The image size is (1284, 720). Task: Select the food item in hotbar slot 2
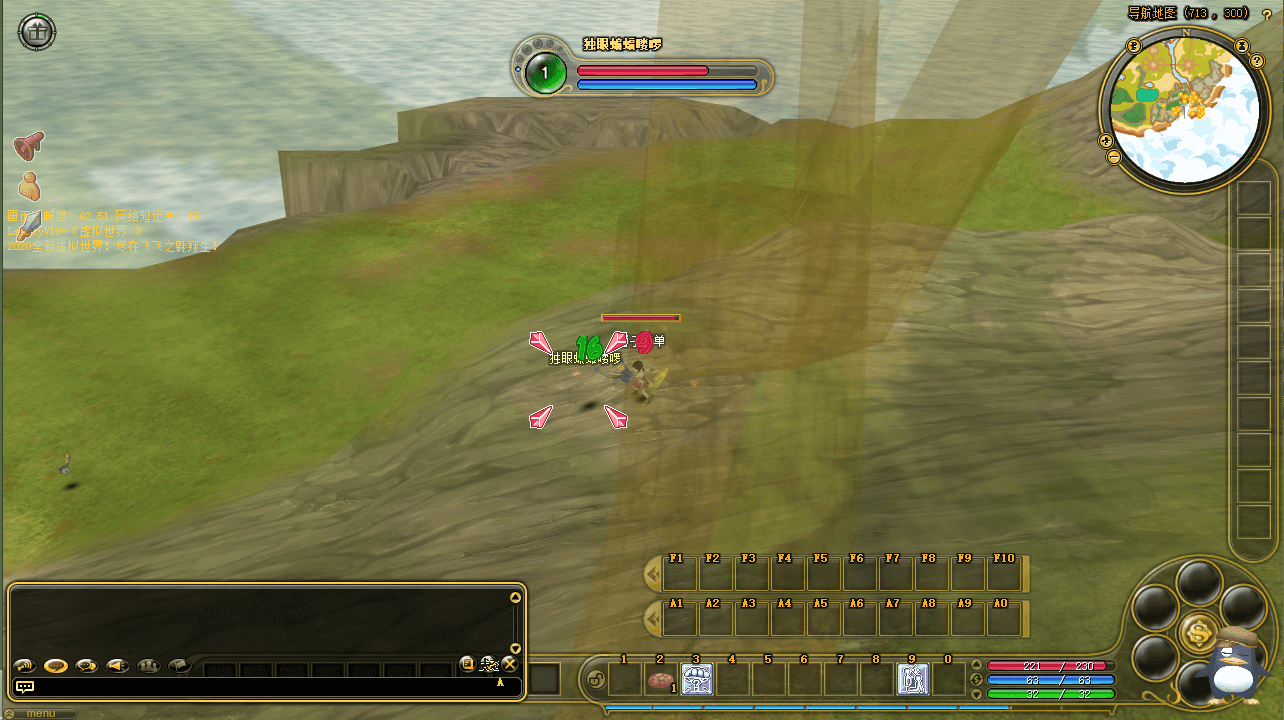pyautogui.click(x=660, y=680)
